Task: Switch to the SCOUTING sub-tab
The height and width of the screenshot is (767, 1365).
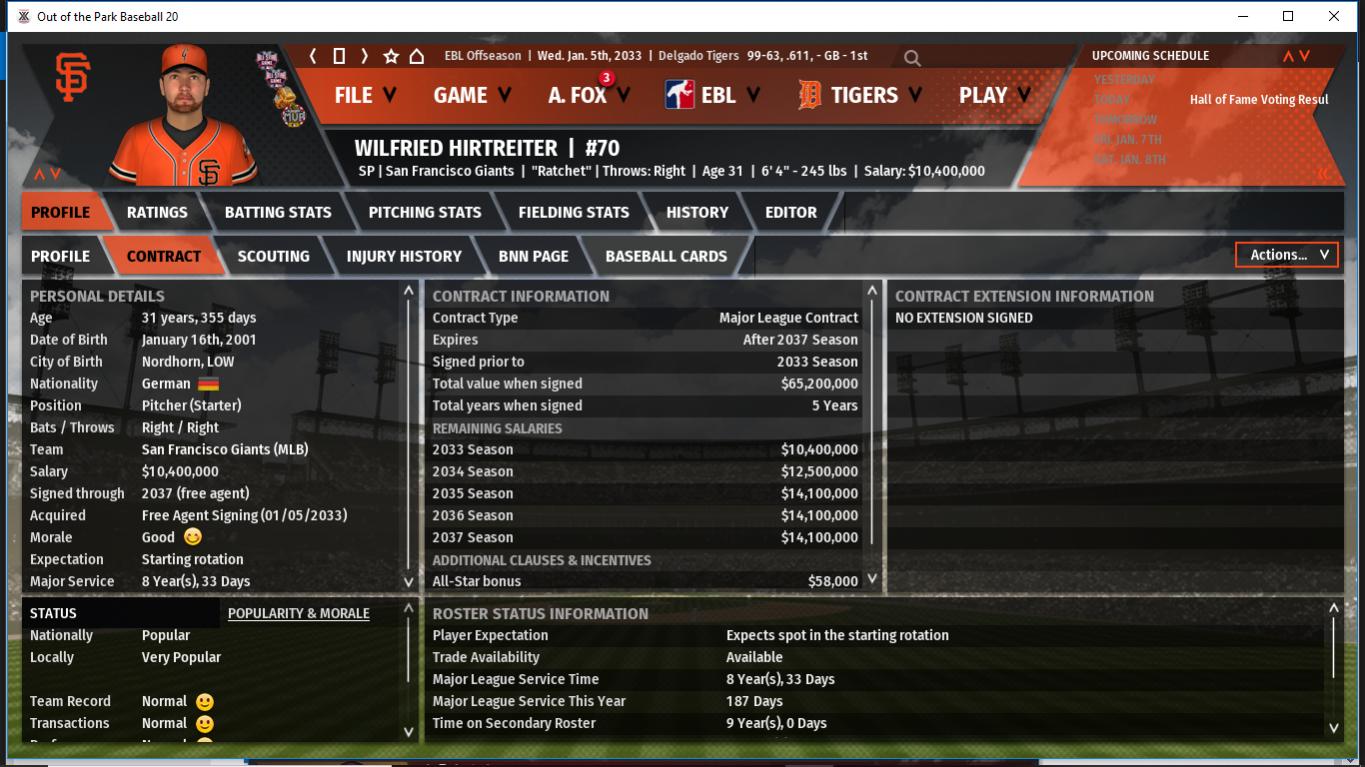Action: 273,256
